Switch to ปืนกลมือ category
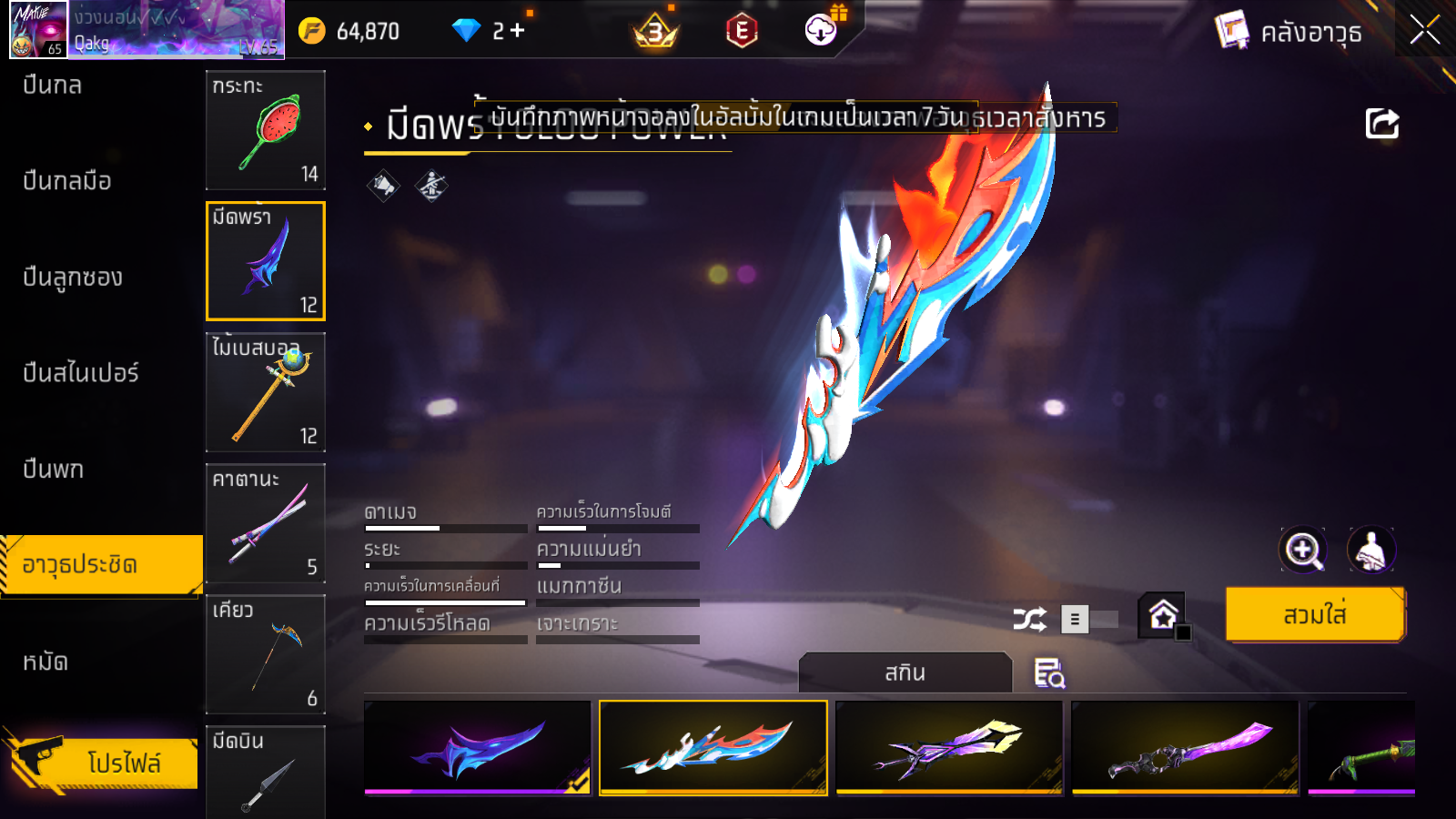This screenshot has height=819, width=1456. (x=67, y=181)
